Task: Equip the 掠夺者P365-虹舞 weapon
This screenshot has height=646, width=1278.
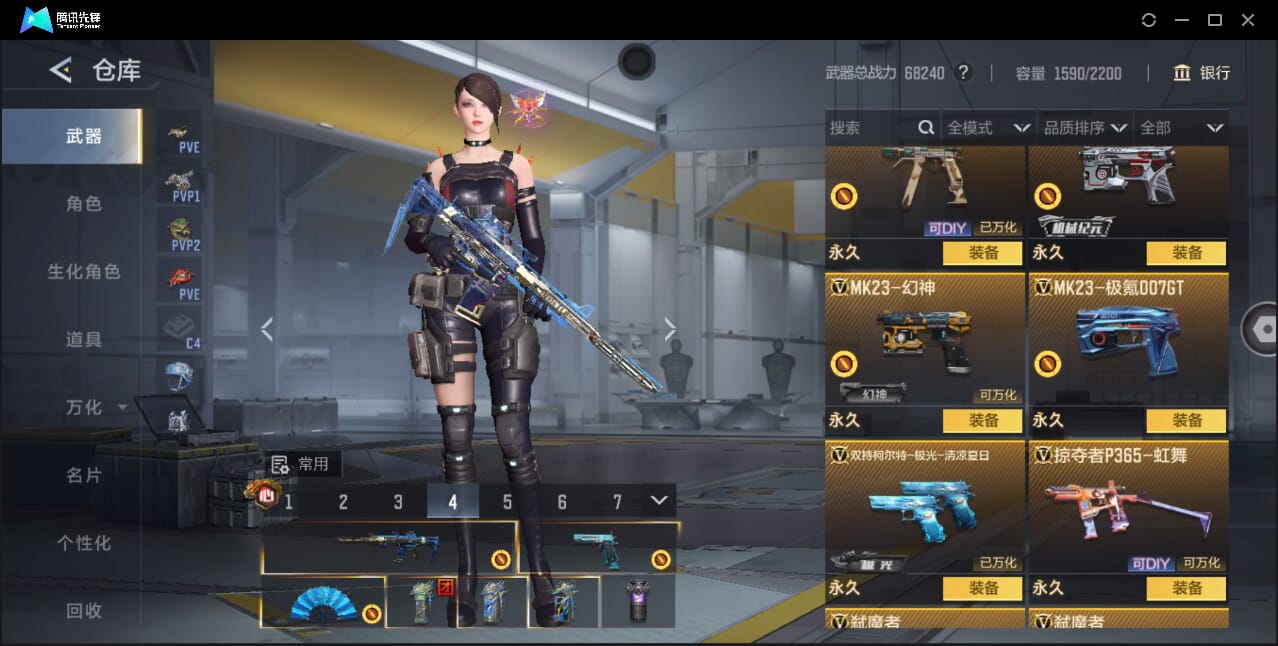Action: (1186, 589)
